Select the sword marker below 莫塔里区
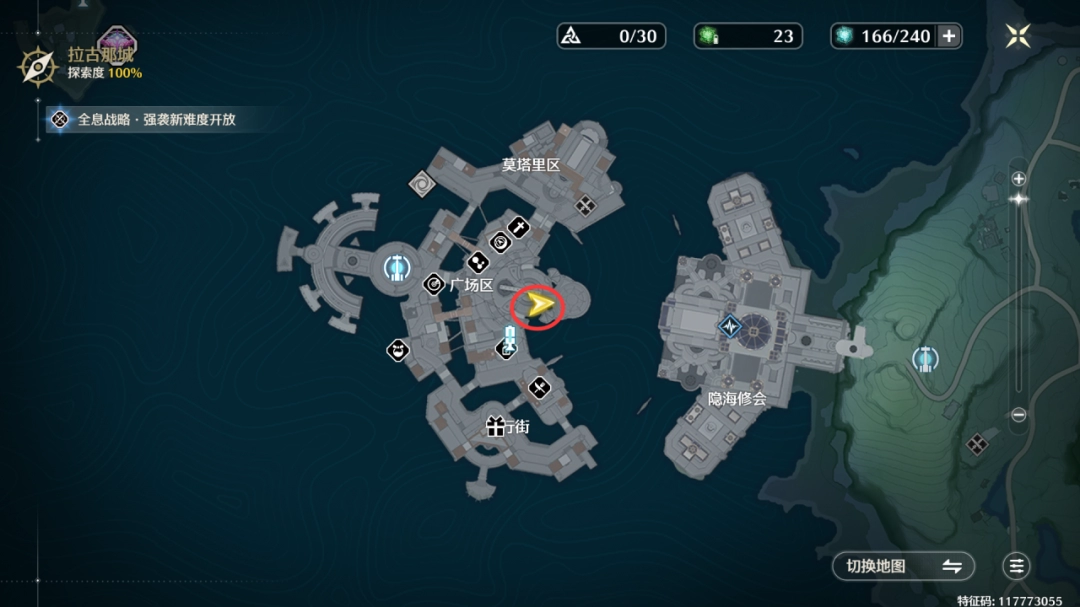The height and width of the screenshot is (607, 1080). 518,228
